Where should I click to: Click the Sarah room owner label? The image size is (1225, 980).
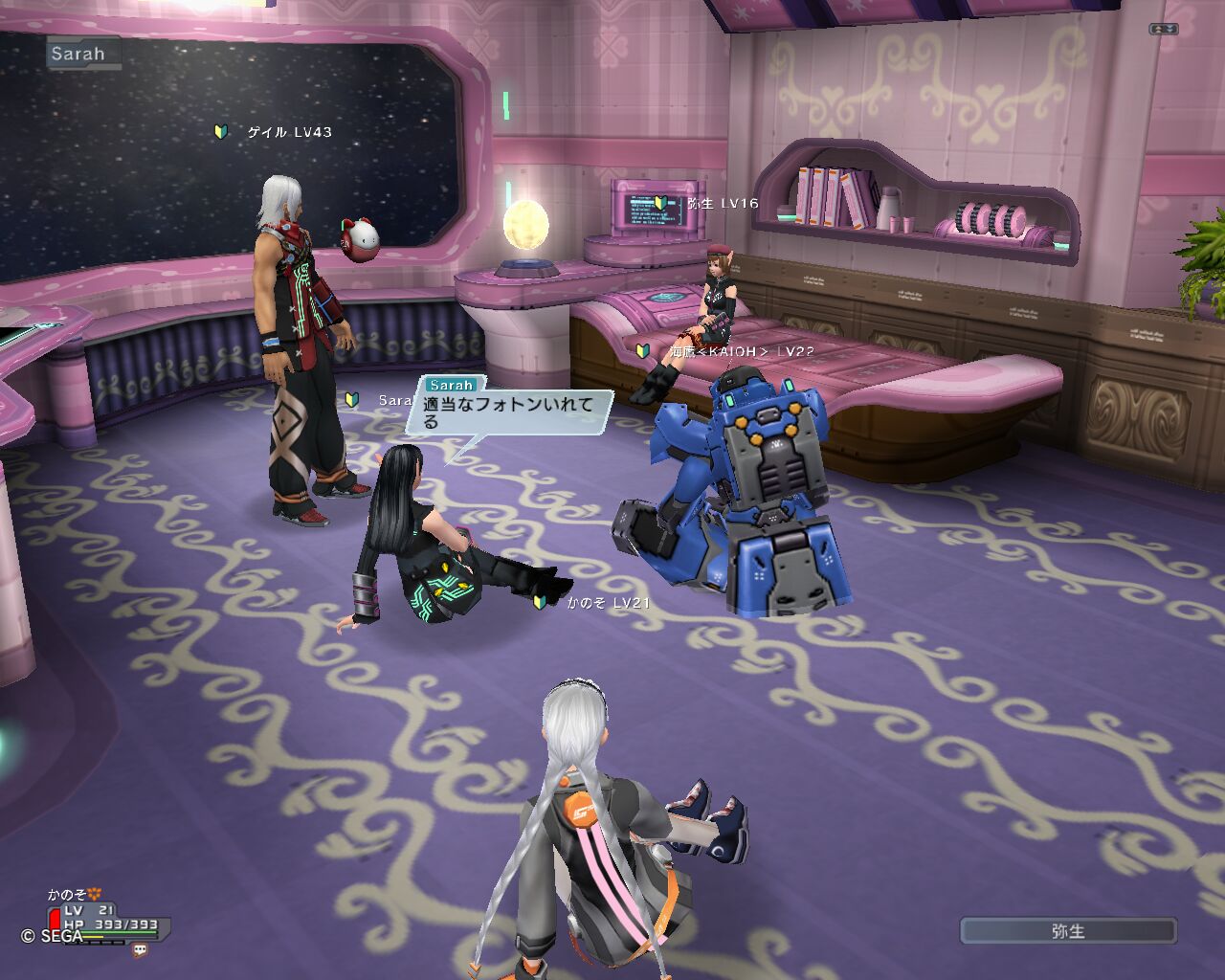pyautogui.click(x=79, y=54)
